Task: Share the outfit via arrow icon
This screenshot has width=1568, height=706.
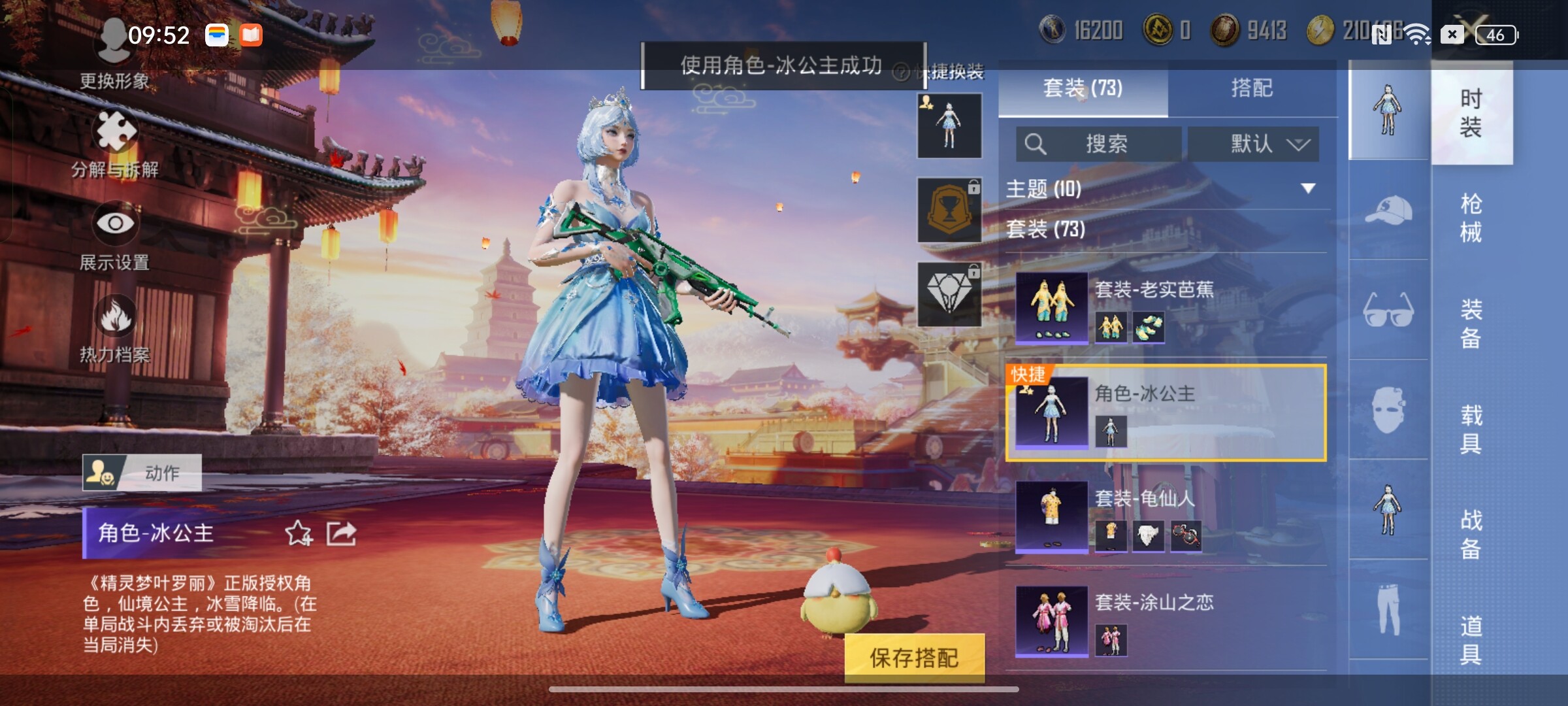Action: (x=342, y=533)
